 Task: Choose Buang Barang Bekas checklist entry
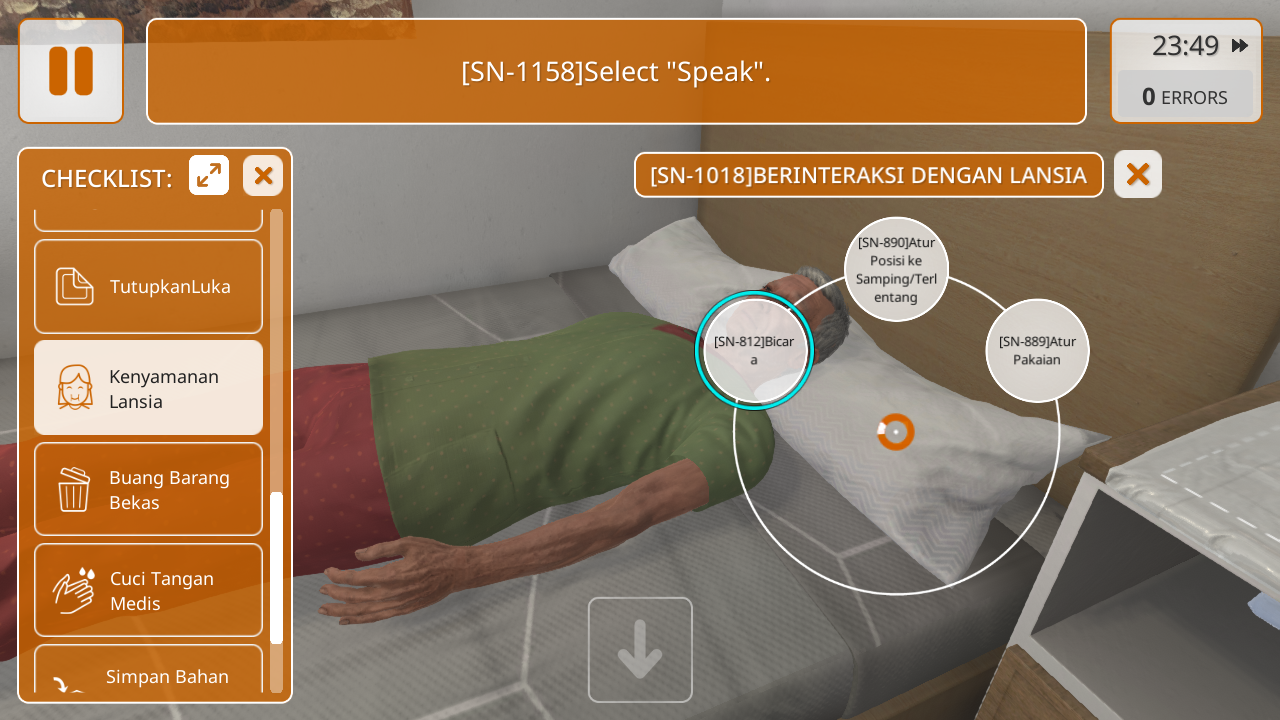(x=149, y=489)
